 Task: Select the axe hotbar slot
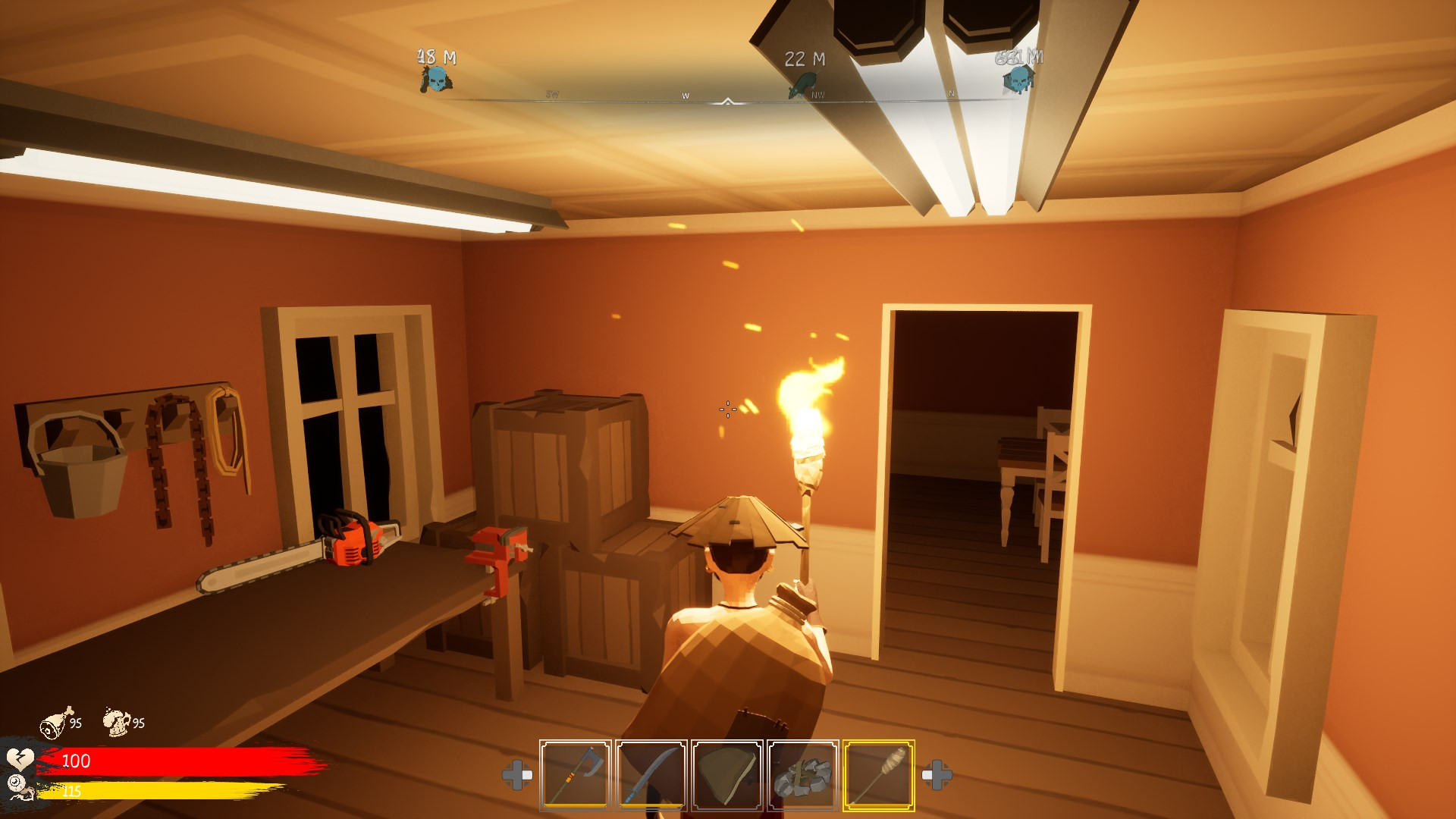[575, 775]
